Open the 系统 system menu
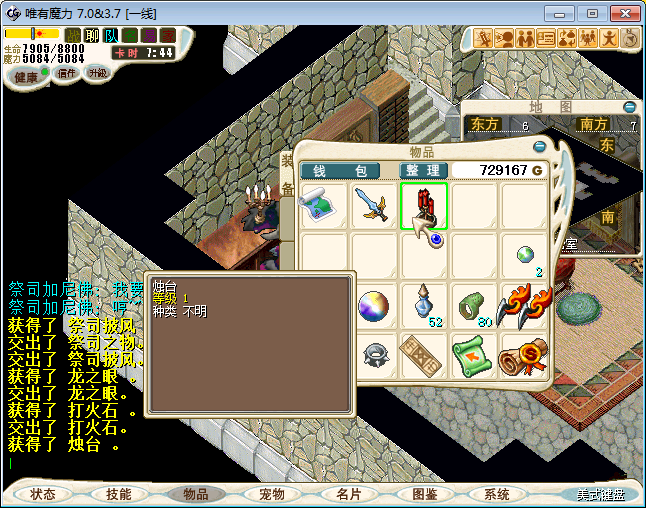This screenshot has height=508, width=646. tap(497, 494)
